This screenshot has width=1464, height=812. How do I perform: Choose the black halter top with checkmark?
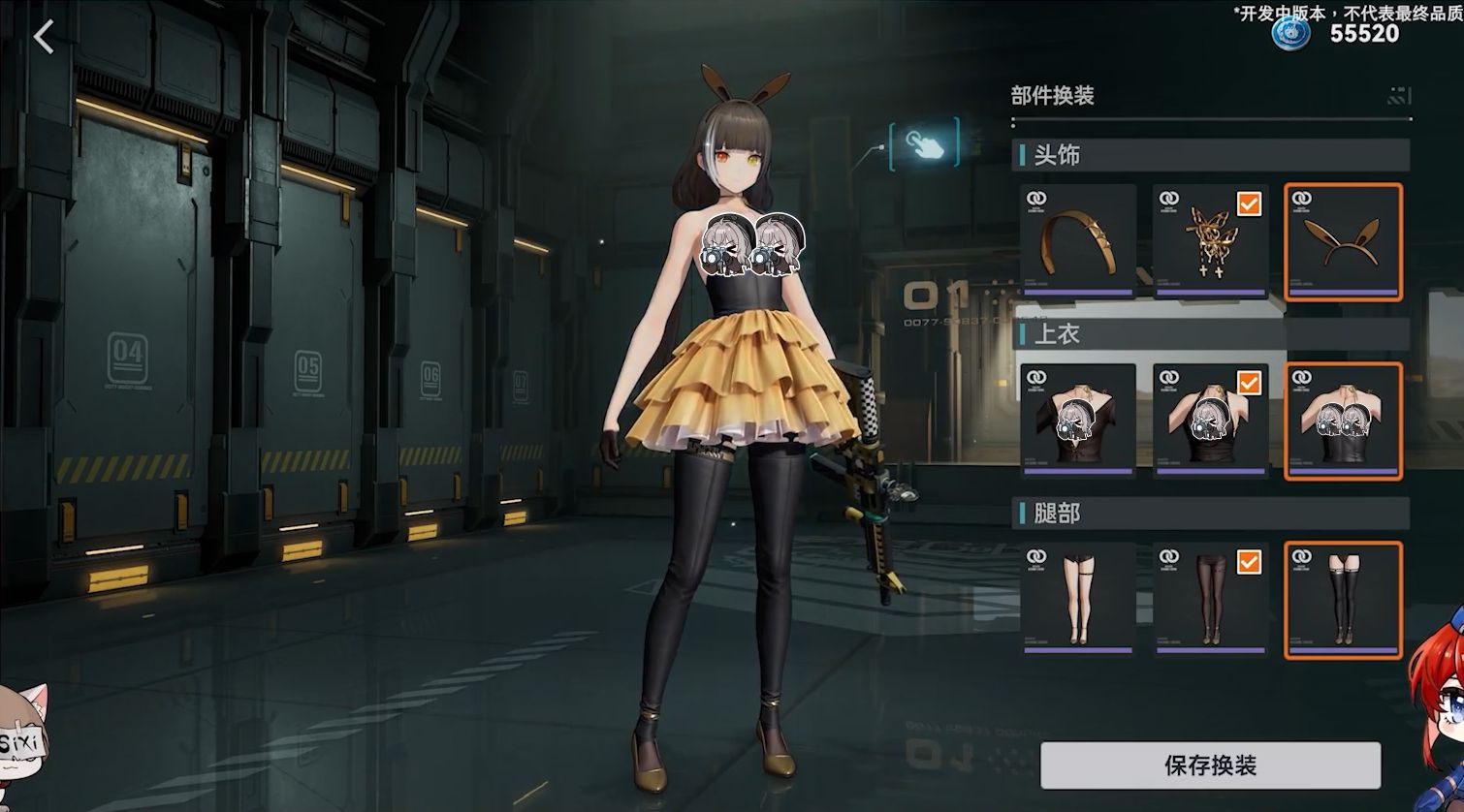click(1210, 421)
